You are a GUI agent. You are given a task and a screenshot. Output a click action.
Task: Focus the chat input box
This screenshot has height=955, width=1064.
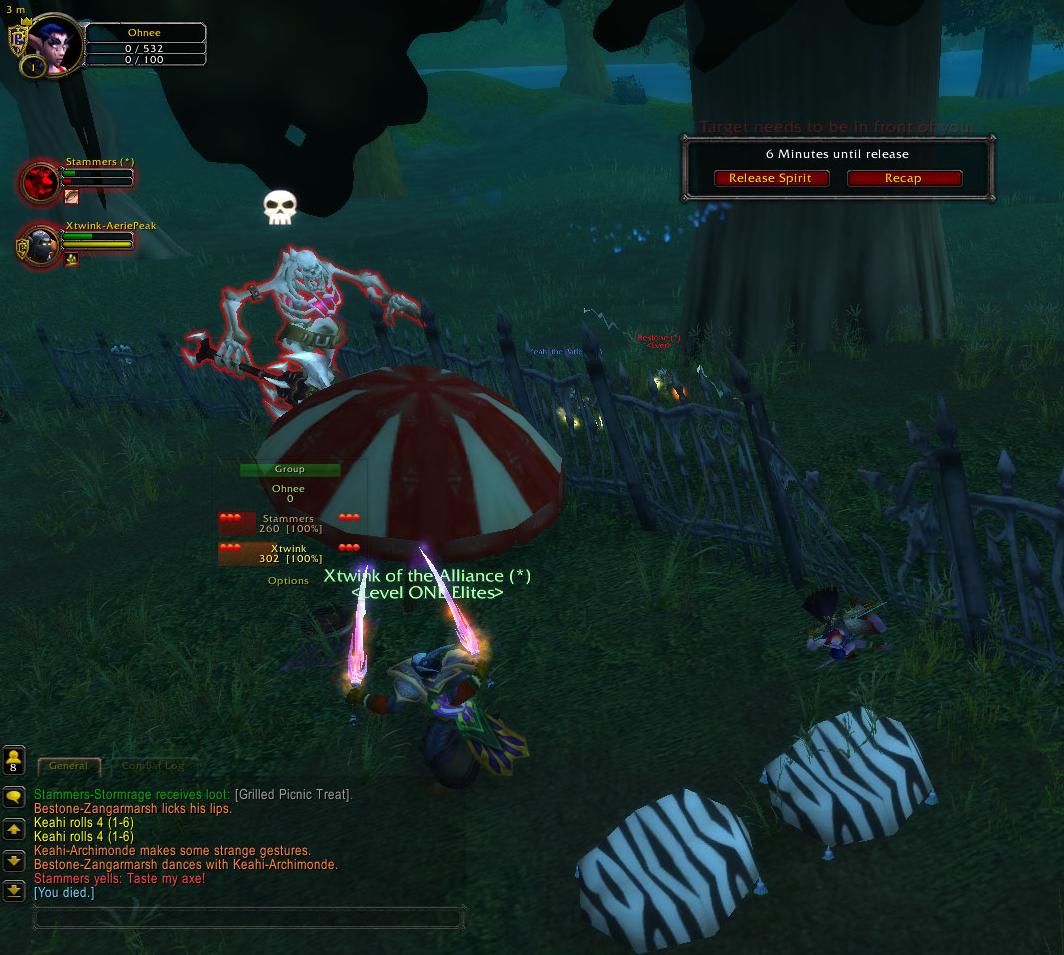tap(248, 917)
